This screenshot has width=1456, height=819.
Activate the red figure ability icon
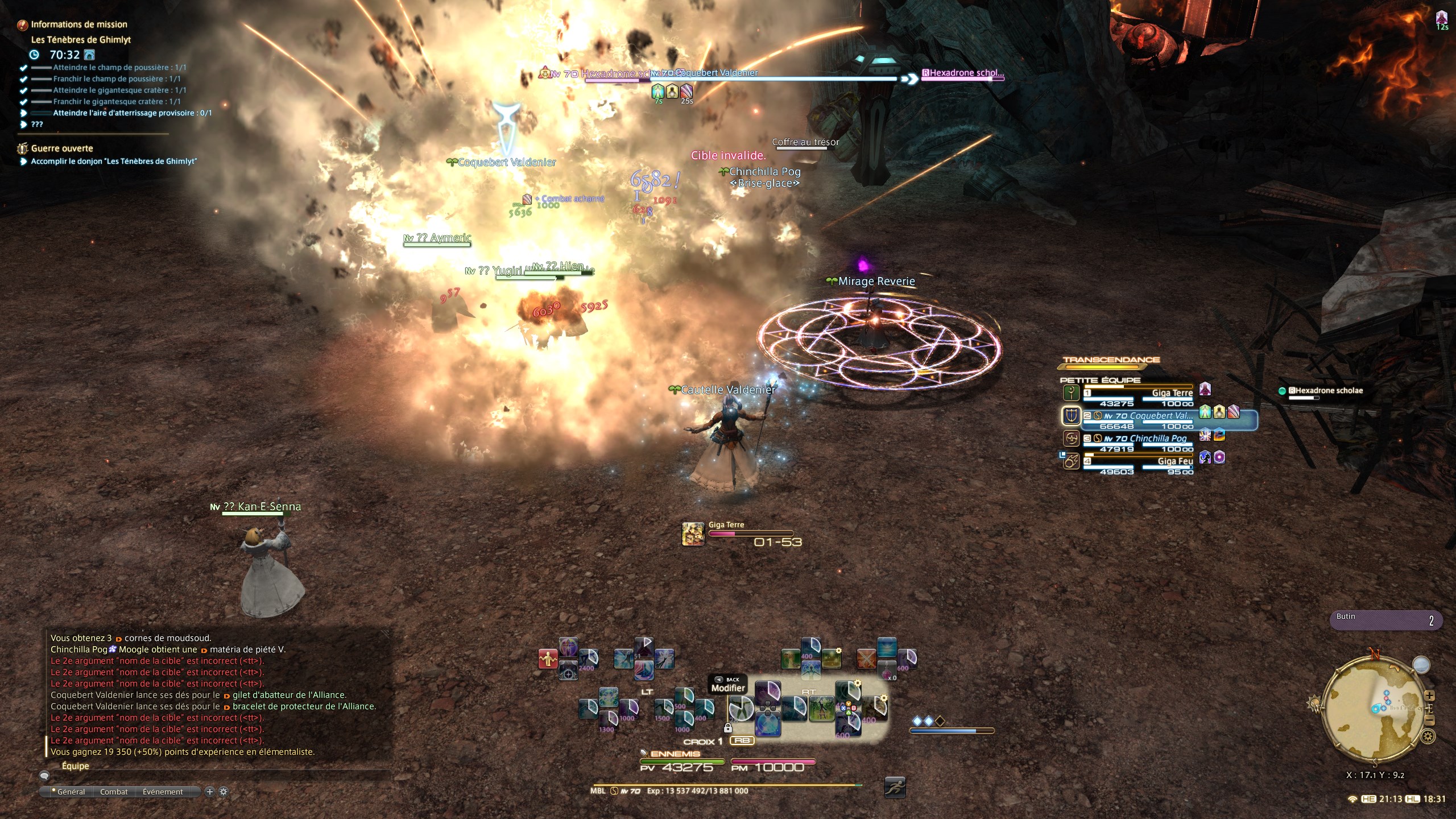(x=548, y=659)
